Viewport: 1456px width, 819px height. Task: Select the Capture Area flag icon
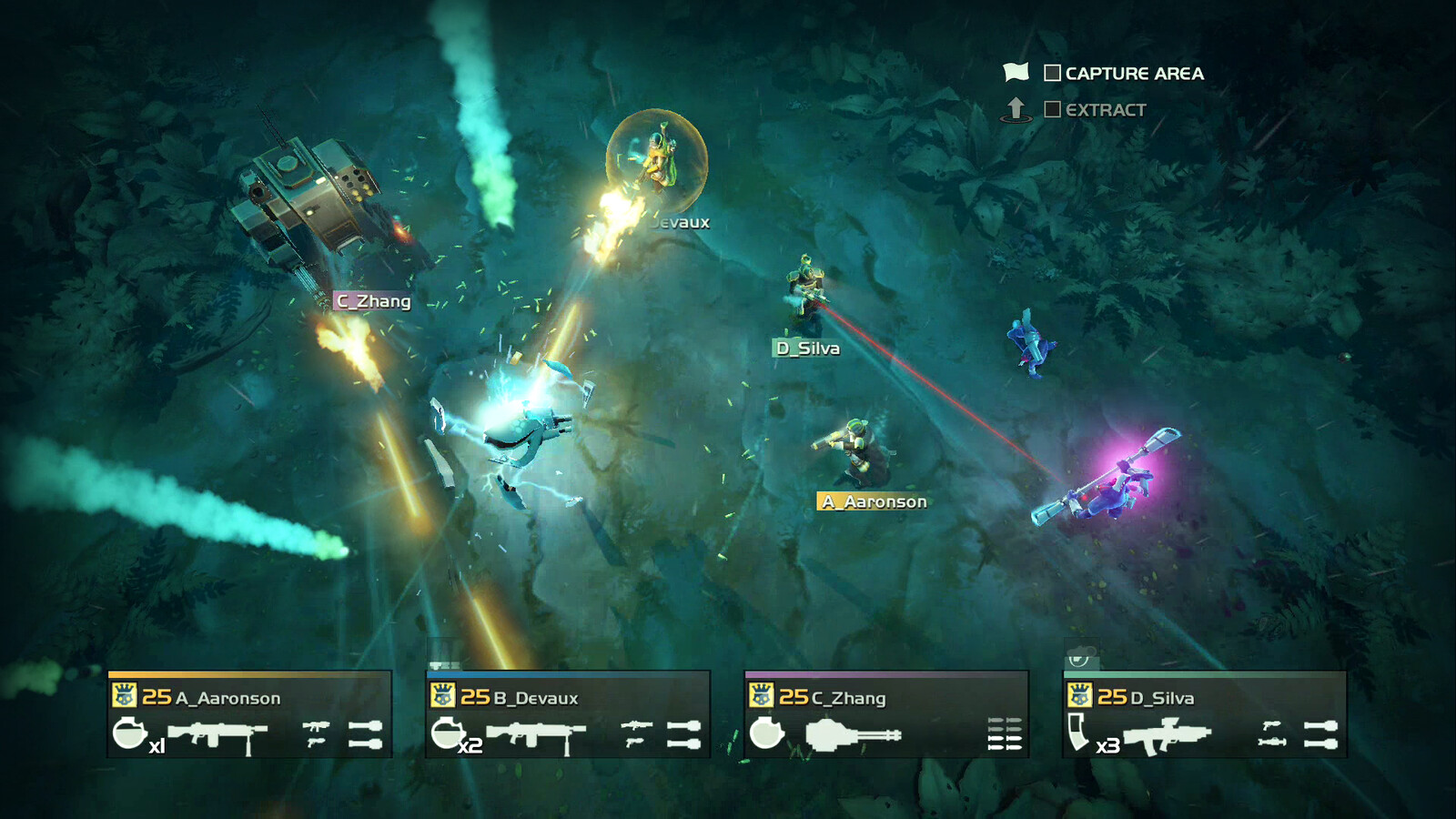(x=1016, y=72)
